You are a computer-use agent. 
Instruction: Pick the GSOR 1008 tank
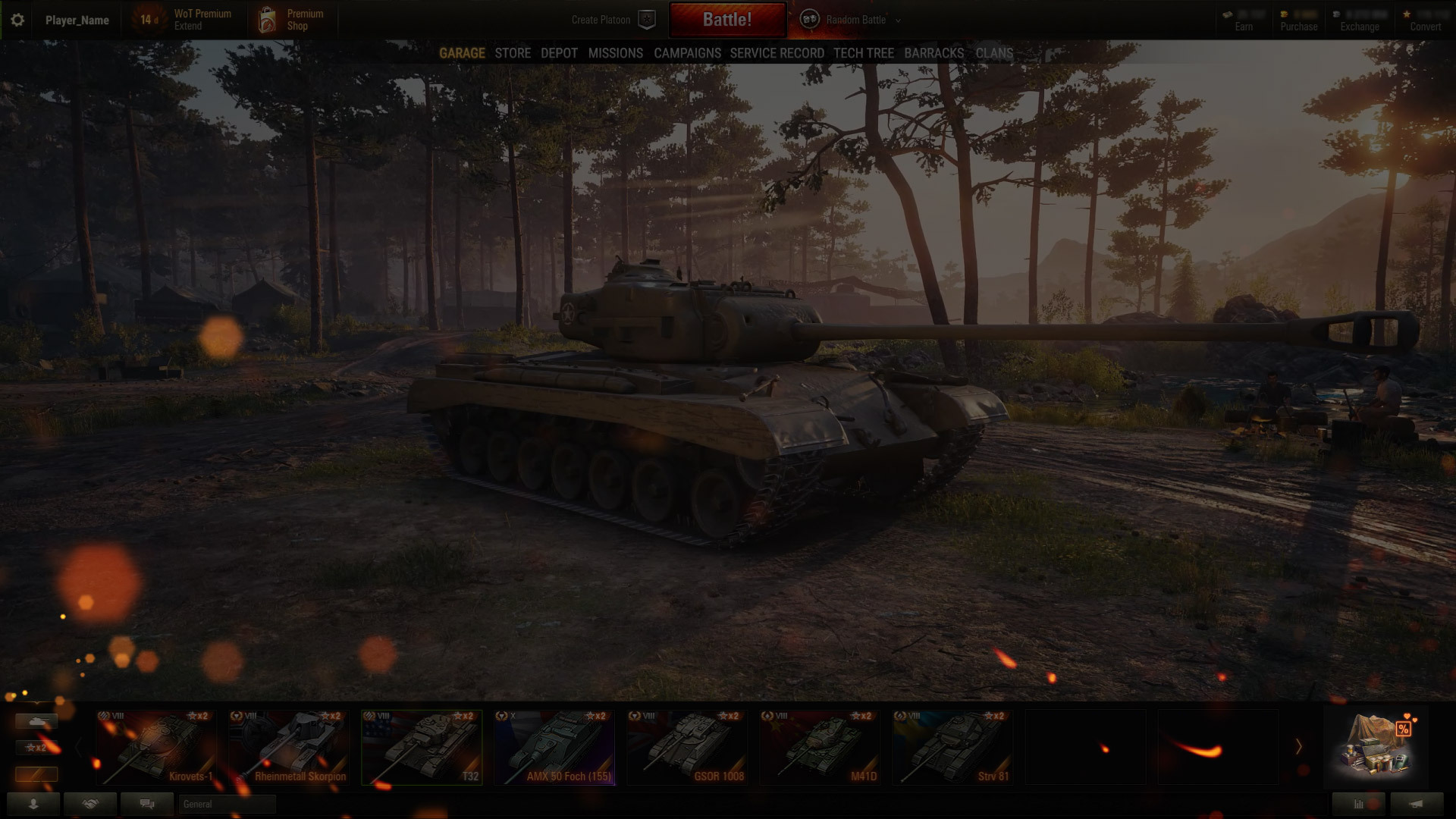687,747
